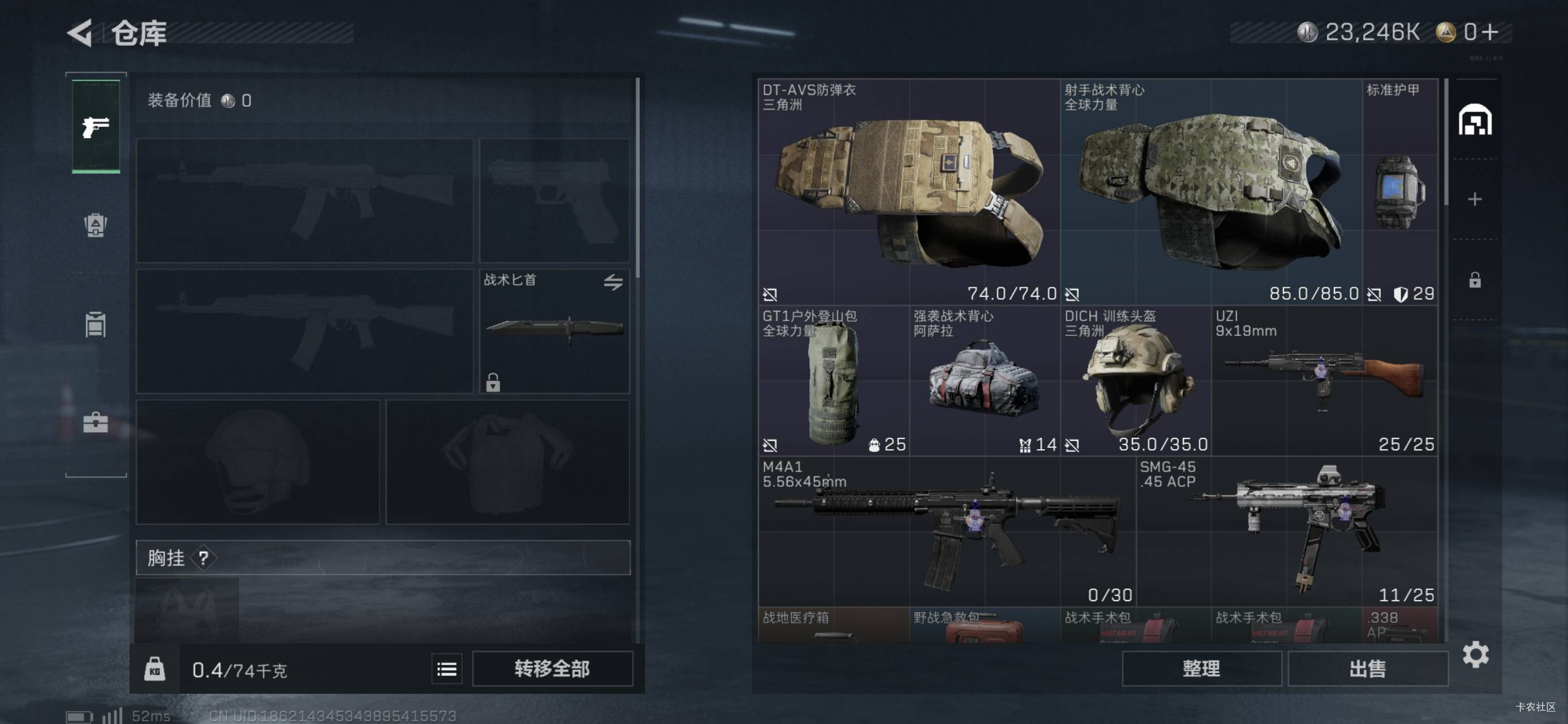Viewport: 1568px width, 724px height.
Task: Select the M4A1 rifle
Action: point(946,532)
